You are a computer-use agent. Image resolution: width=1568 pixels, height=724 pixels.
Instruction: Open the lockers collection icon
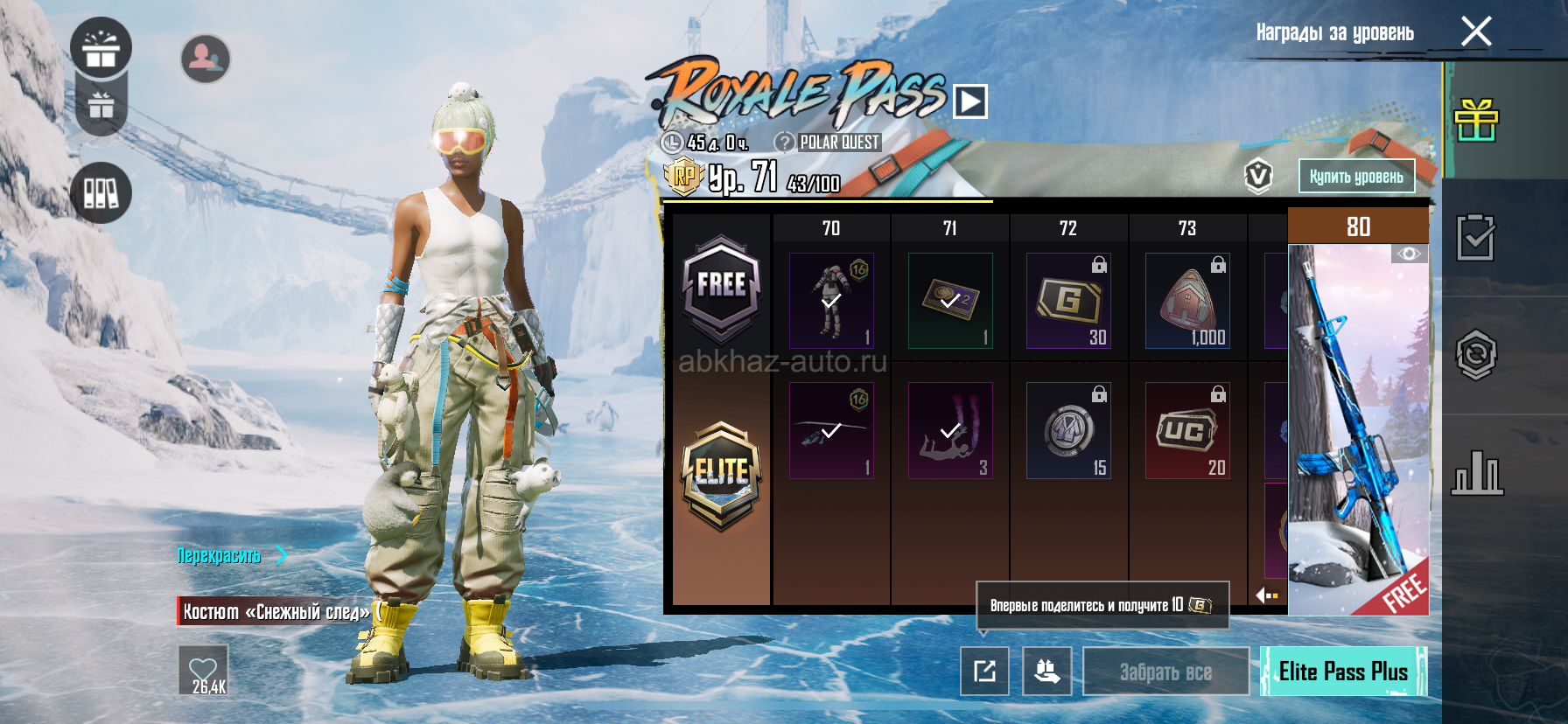click(x=101, y=192)
